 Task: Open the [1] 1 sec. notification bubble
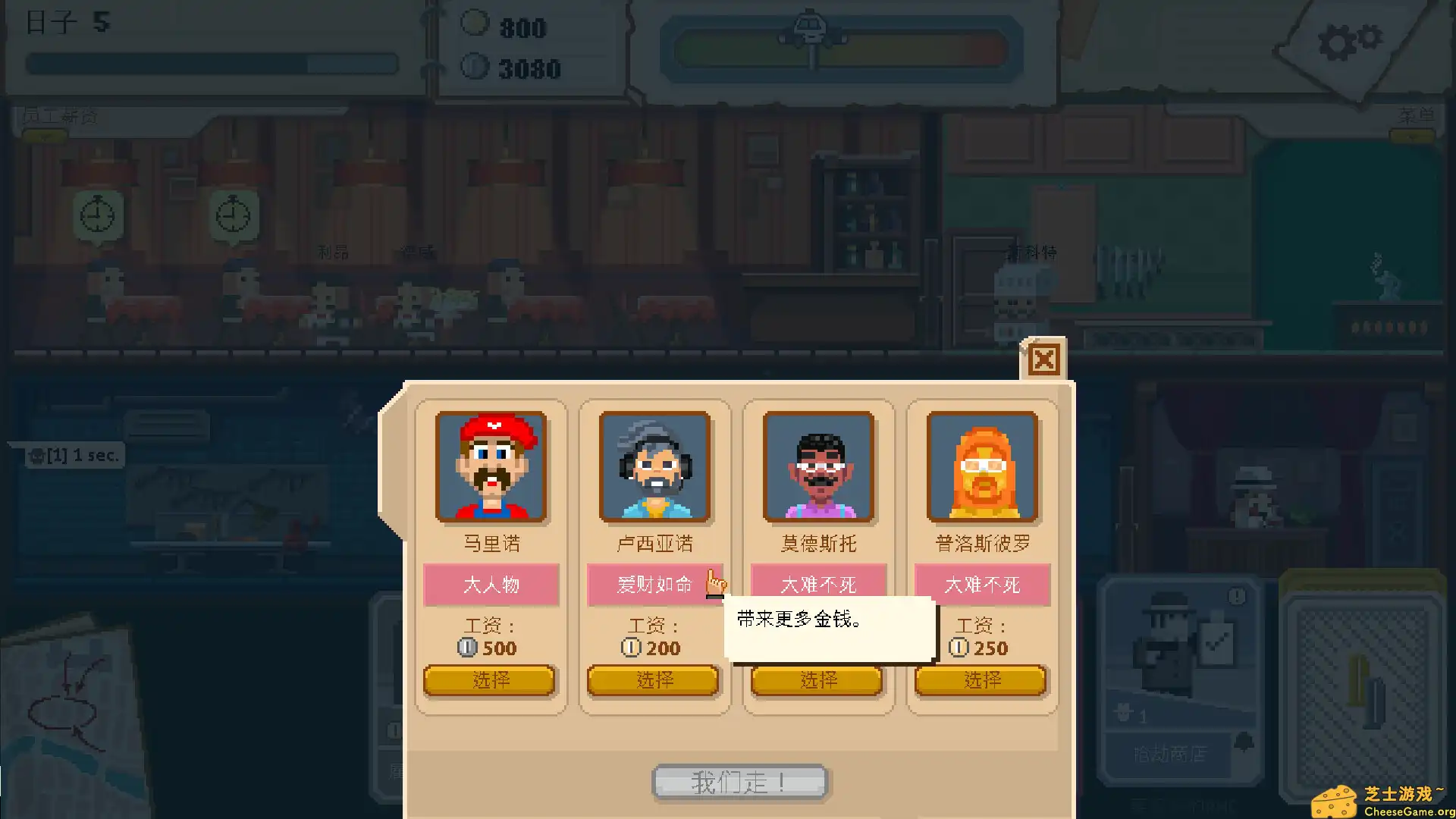click(x=74, y=456)
